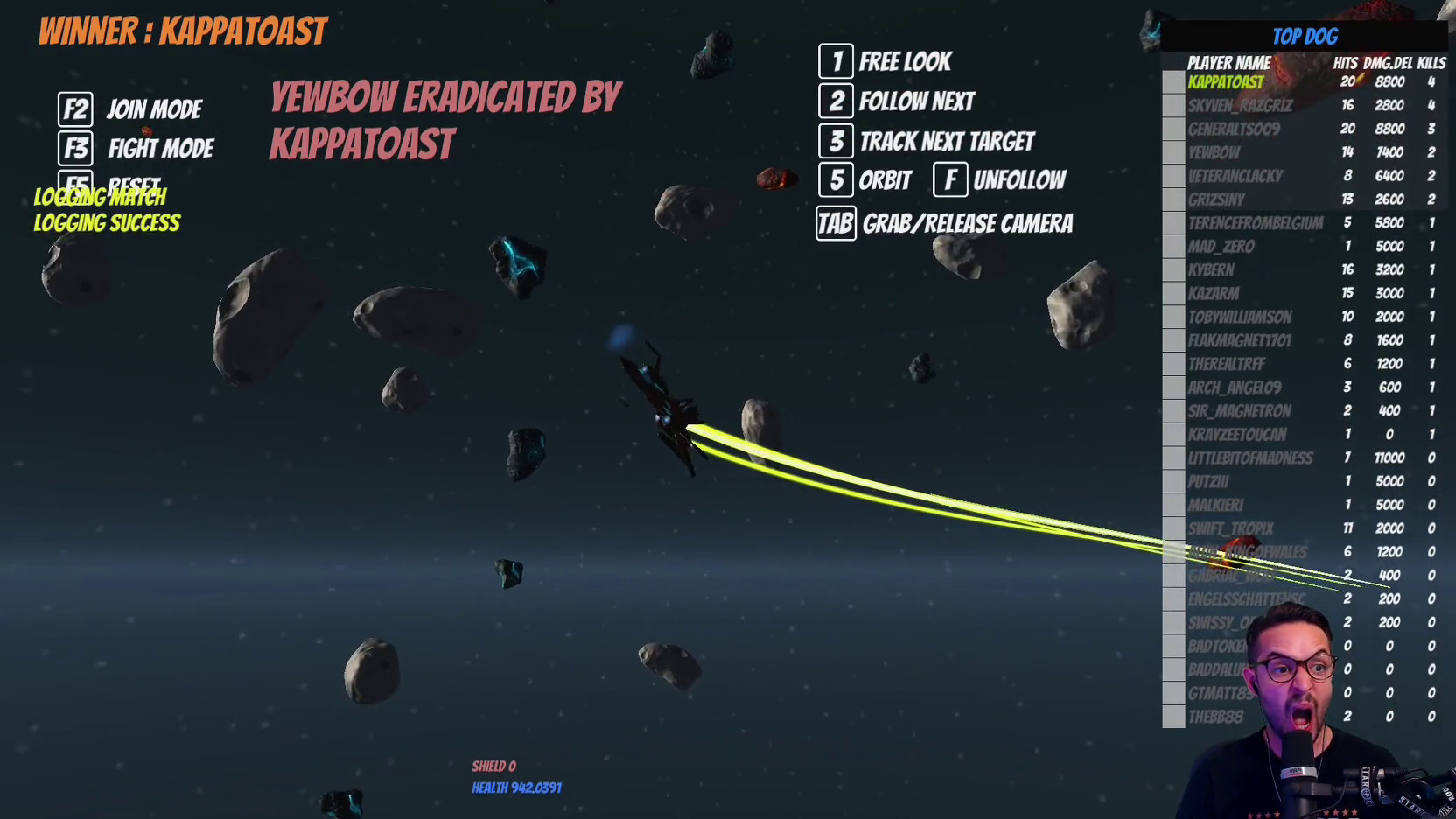Click the LOGGING SUCCESS status message
The height and width of the screenshot is (819, 1456).
tap(106, 224)
